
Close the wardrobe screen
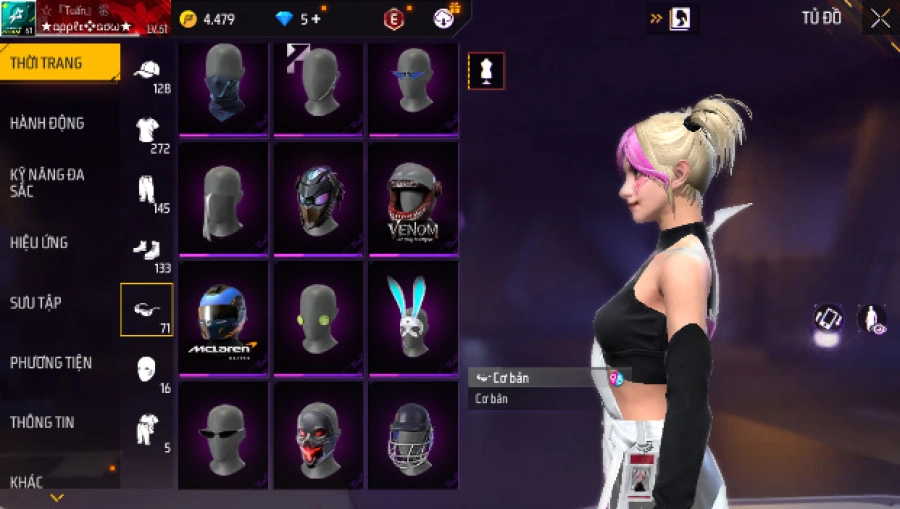pyautogui.click(x=880, y=18)
